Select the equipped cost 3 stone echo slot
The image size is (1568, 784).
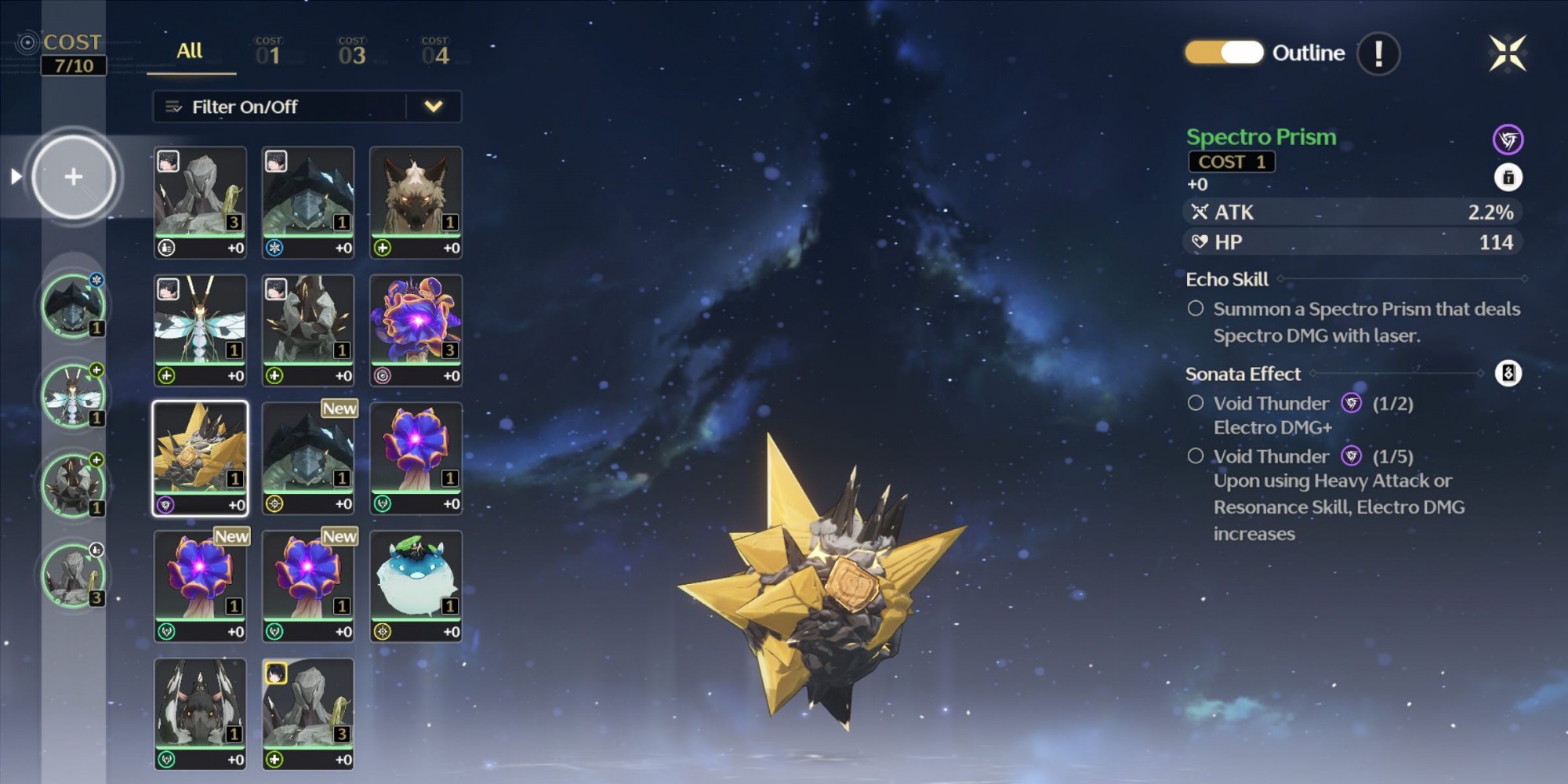tap(73, 576)
